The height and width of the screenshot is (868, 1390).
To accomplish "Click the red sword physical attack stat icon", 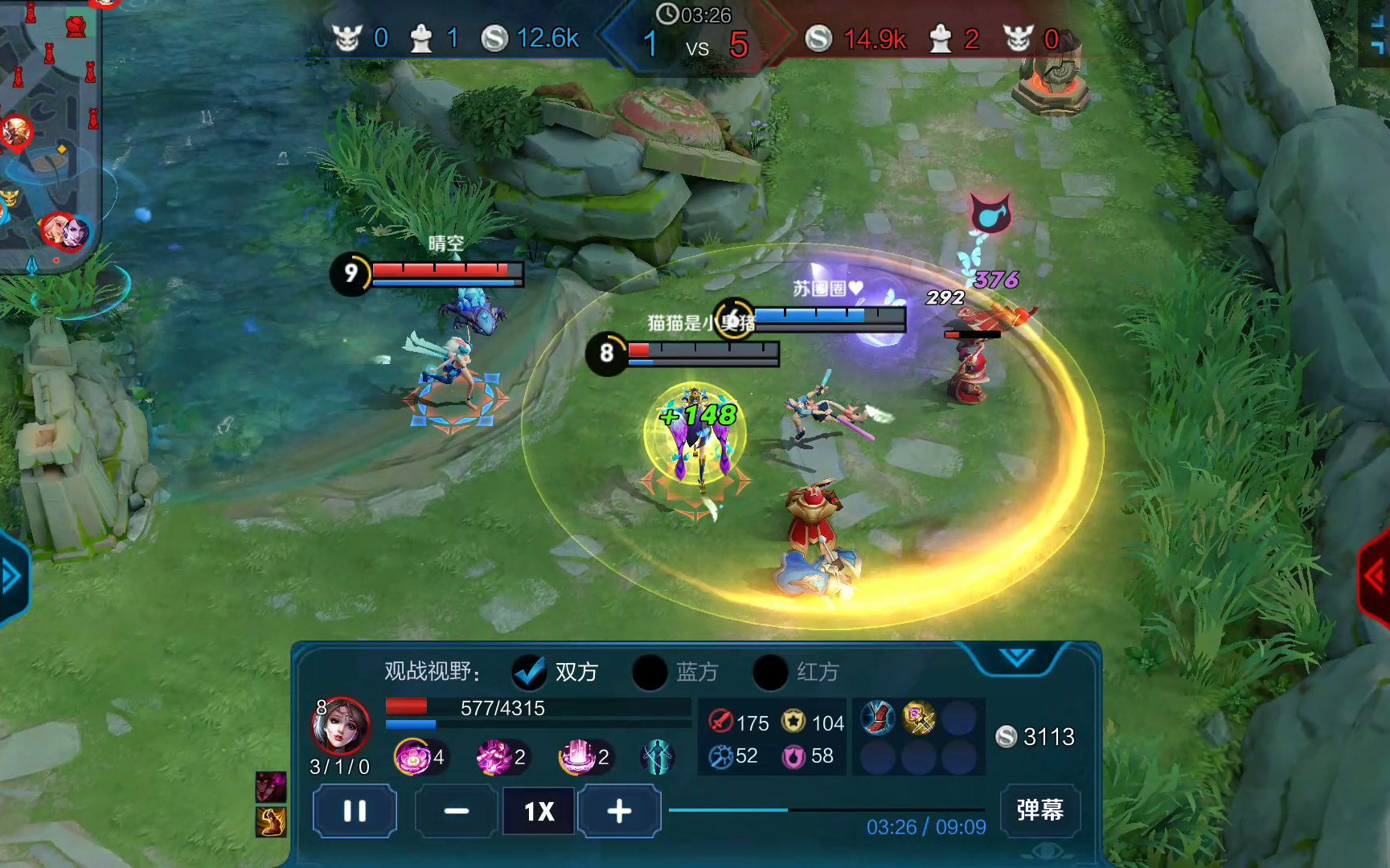I will [721, 723].
